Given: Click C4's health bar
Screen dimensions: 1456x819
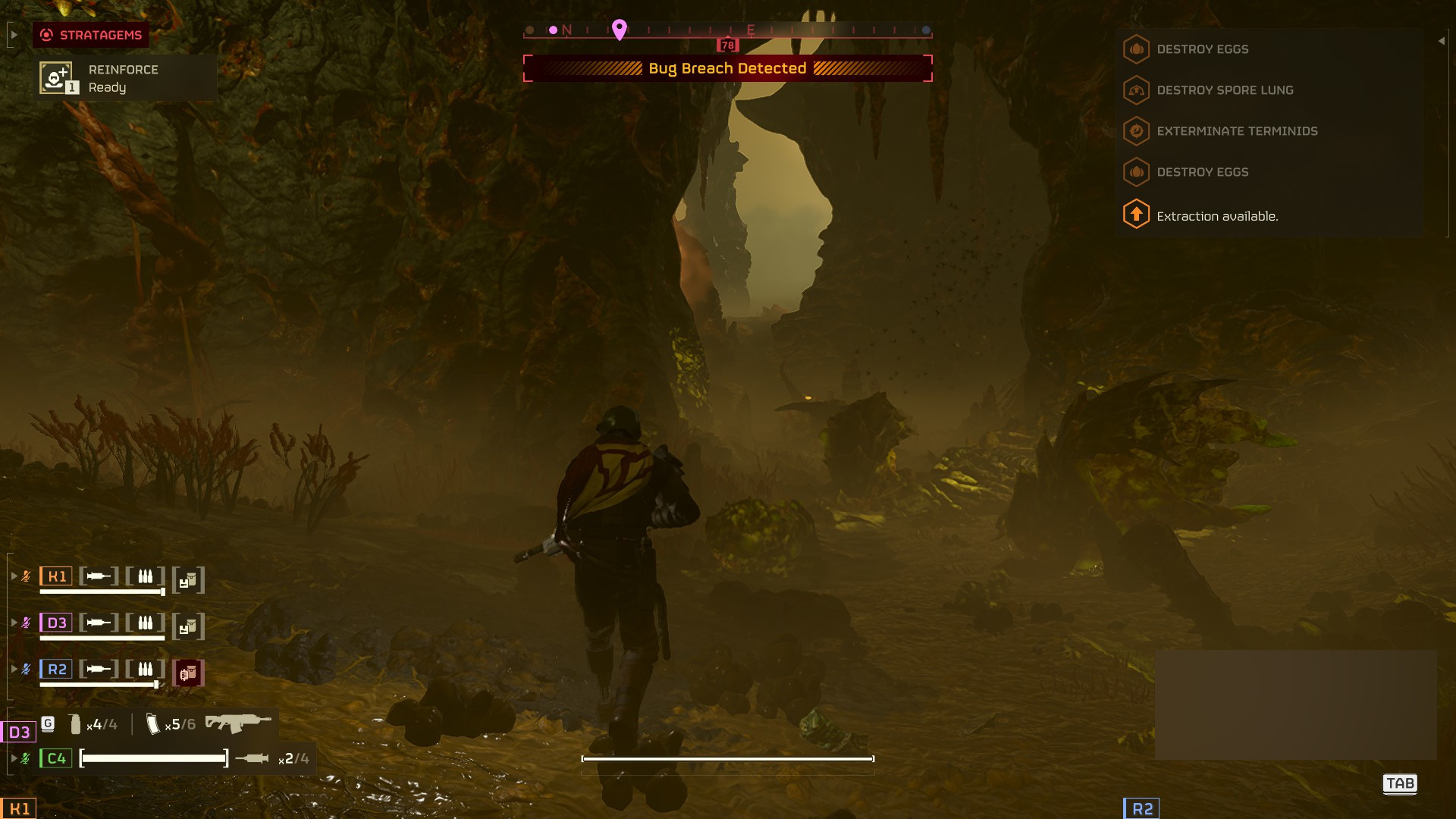Looking at the screenshot, I should [152, 756].
